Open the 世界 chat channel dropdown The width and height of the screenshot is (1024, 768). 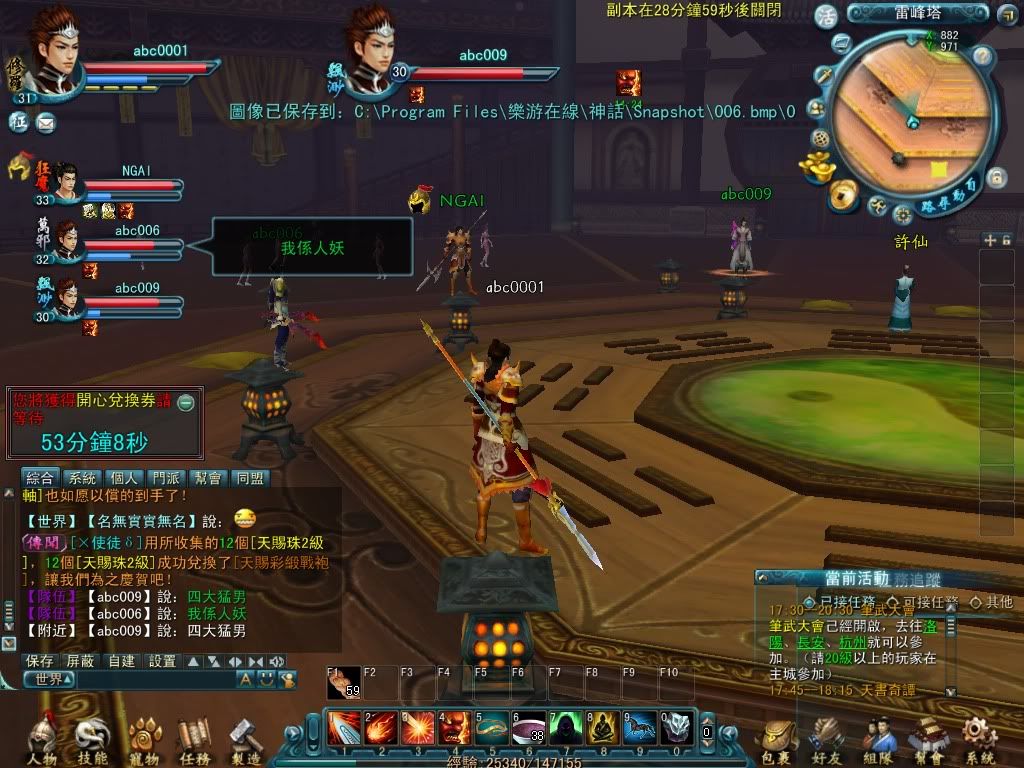tap(50, 680)
